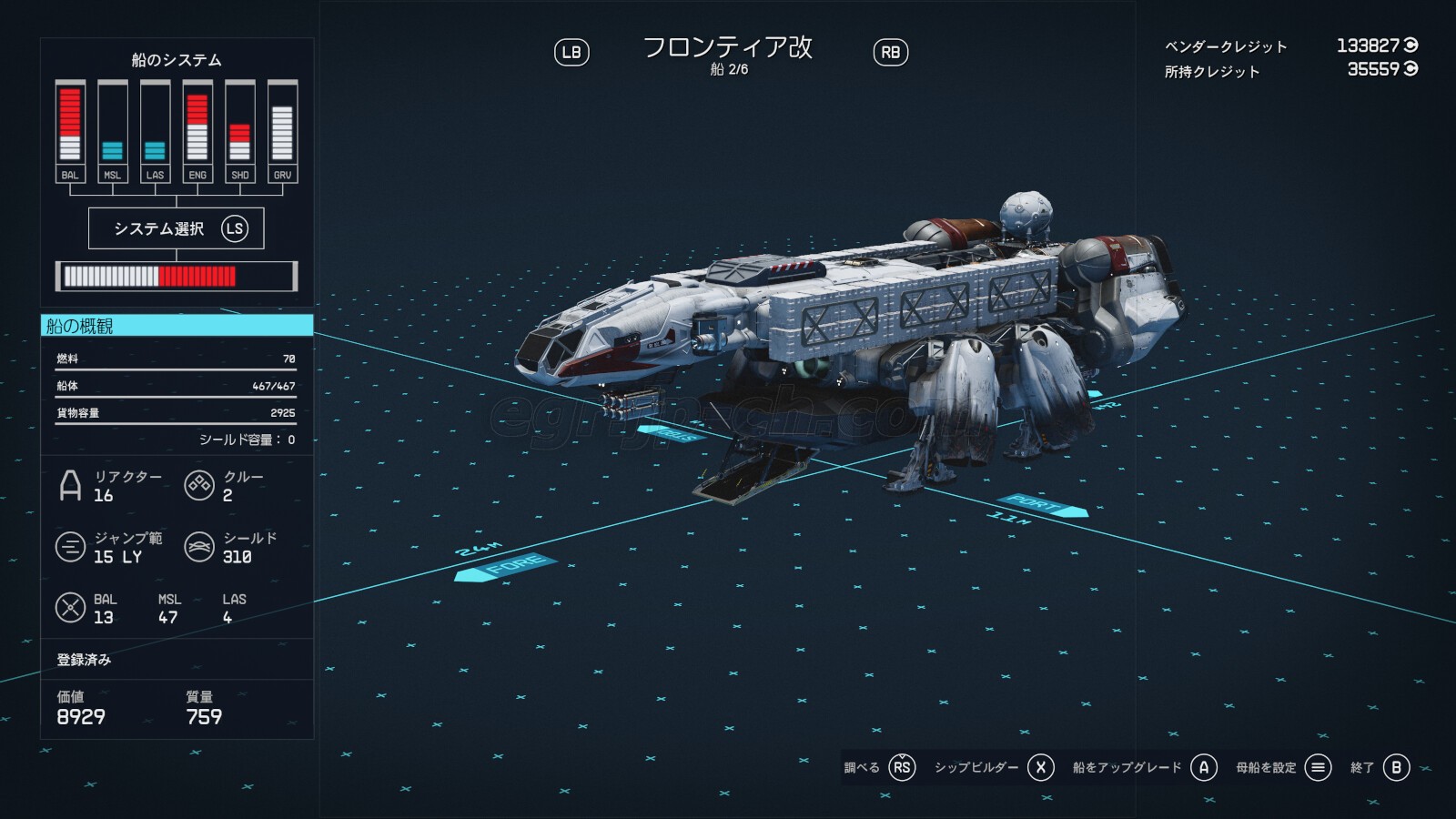Select the GRV grav drive power column
The height and width of the screenshot is (819, 1456).
(282, 131)
